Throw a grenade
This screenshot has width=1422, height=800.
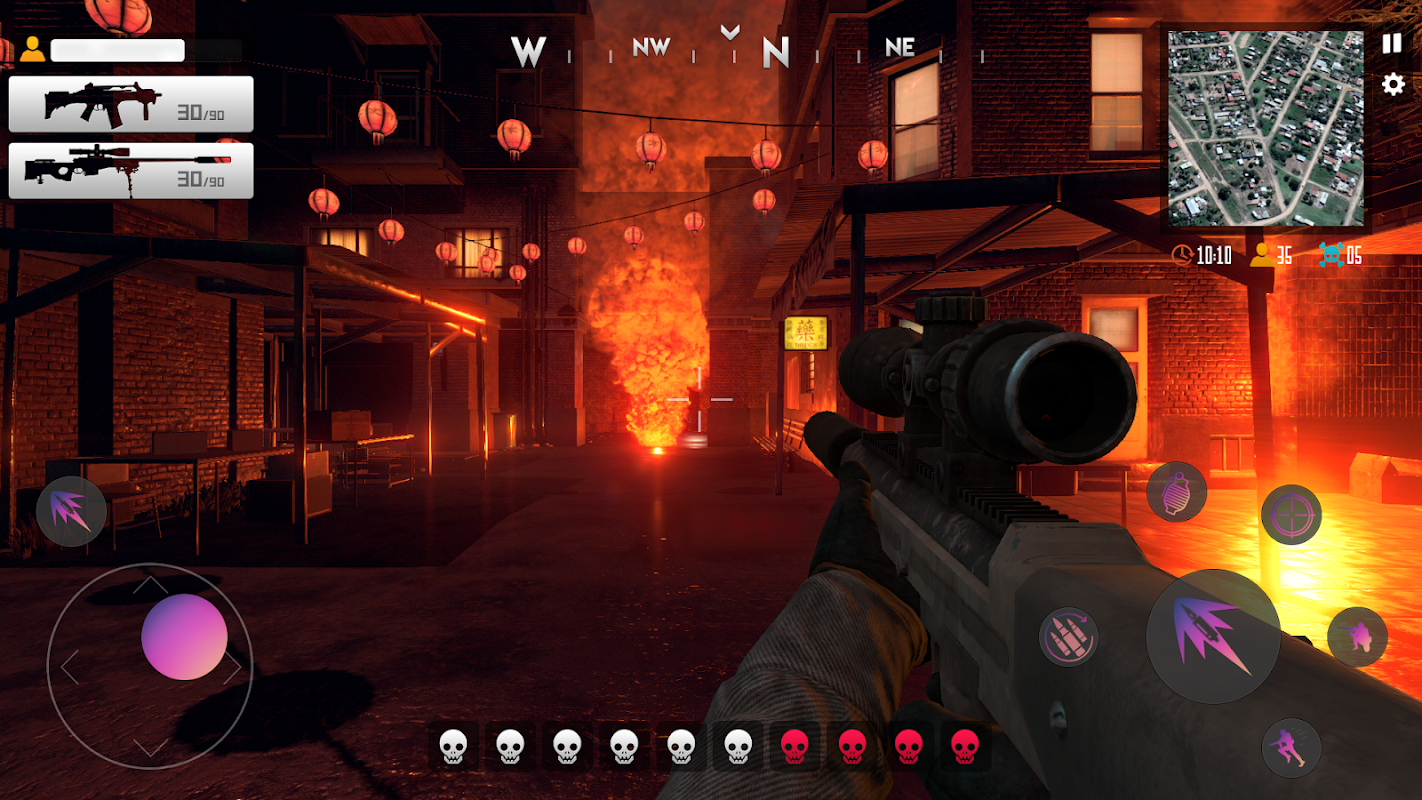pos(1176,492)
